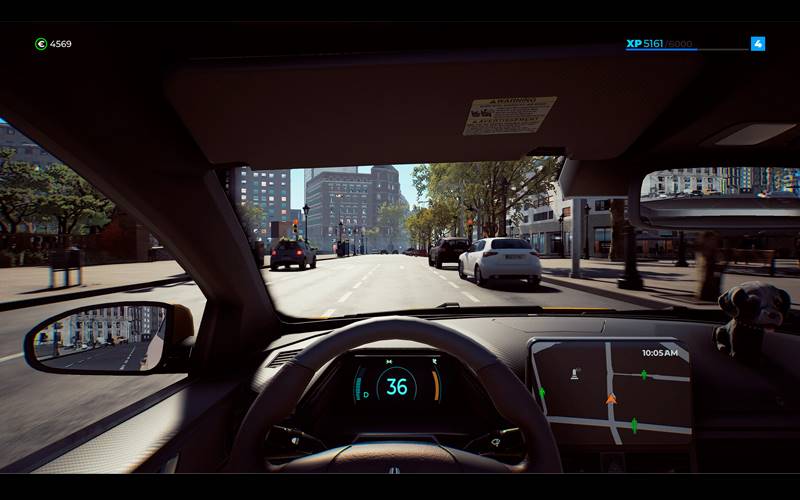Open the dashboard navigation map
Image resolution: width=800 pixels, height=500 pixels.
point(610,392)
